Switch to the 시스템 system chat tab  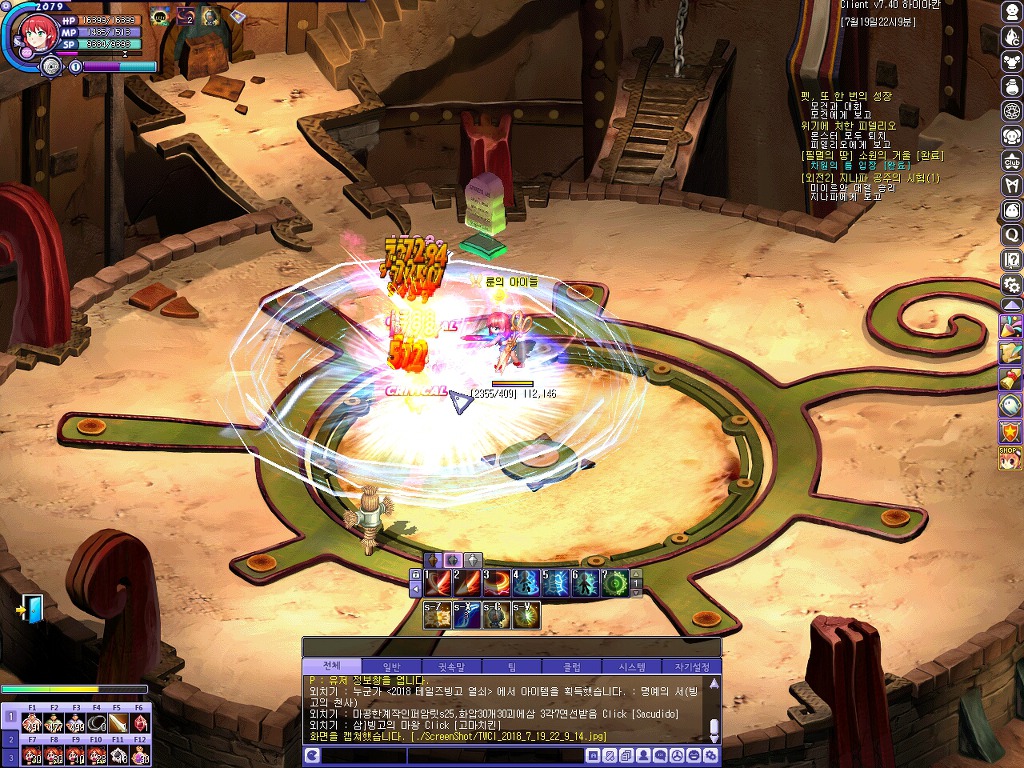coord(632,667)
